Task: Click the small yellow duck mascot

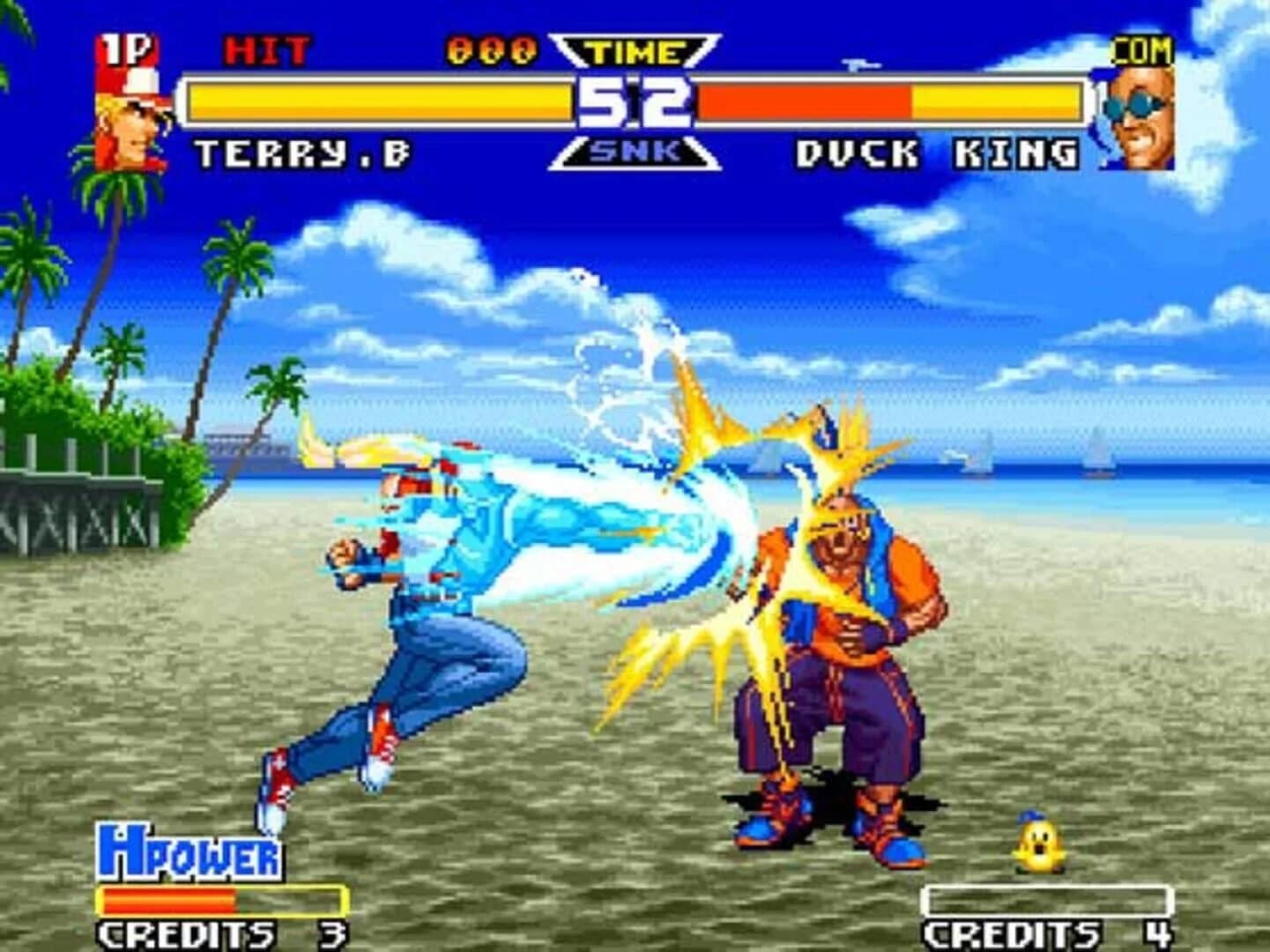Action: point(1042,844)
